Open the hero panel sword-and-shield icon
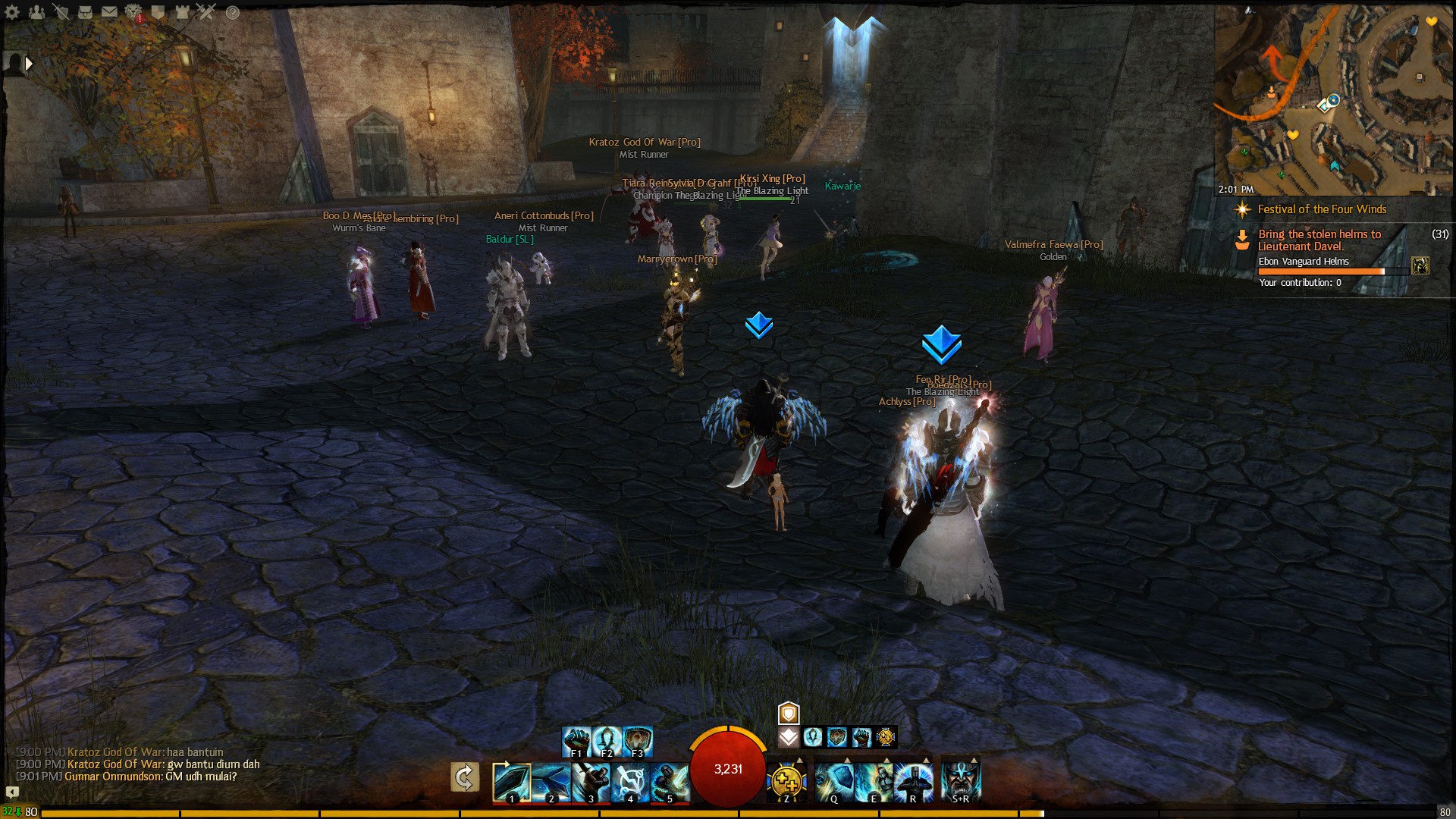Image resolution: width=1456 pixels, height=819 pixels. point(61,12)
